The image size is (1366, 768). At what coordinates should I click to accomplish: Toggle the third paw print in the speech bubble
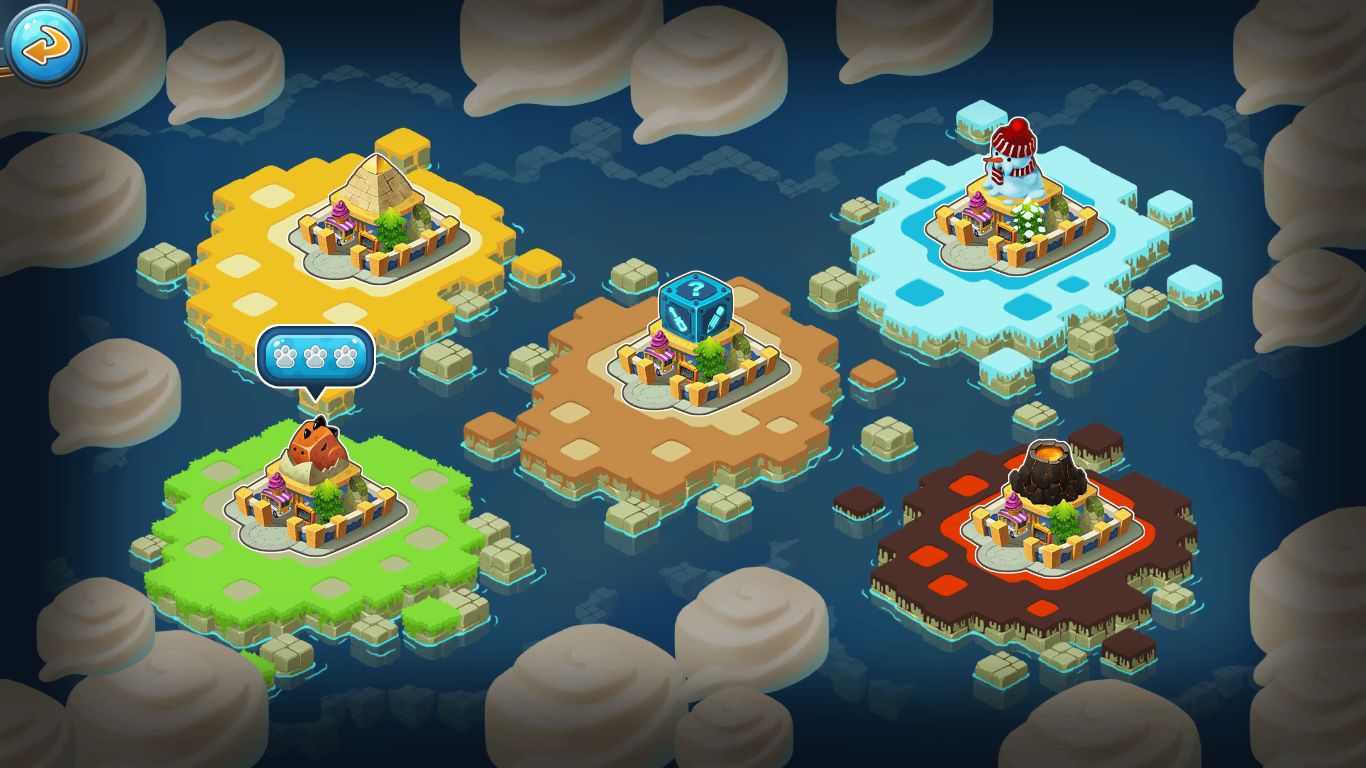(346, 356)
